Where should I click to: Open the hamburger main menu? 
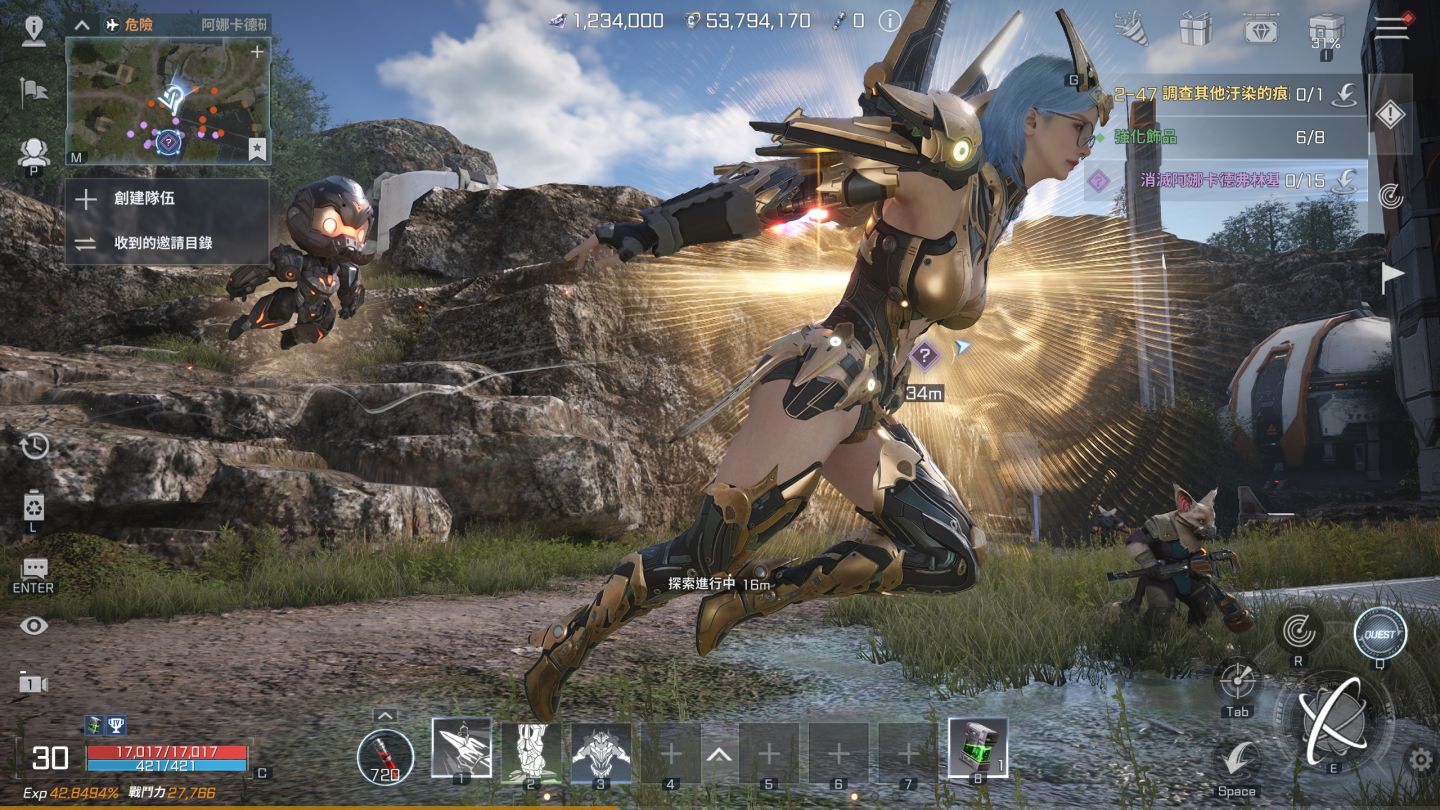coord(1391,27)
